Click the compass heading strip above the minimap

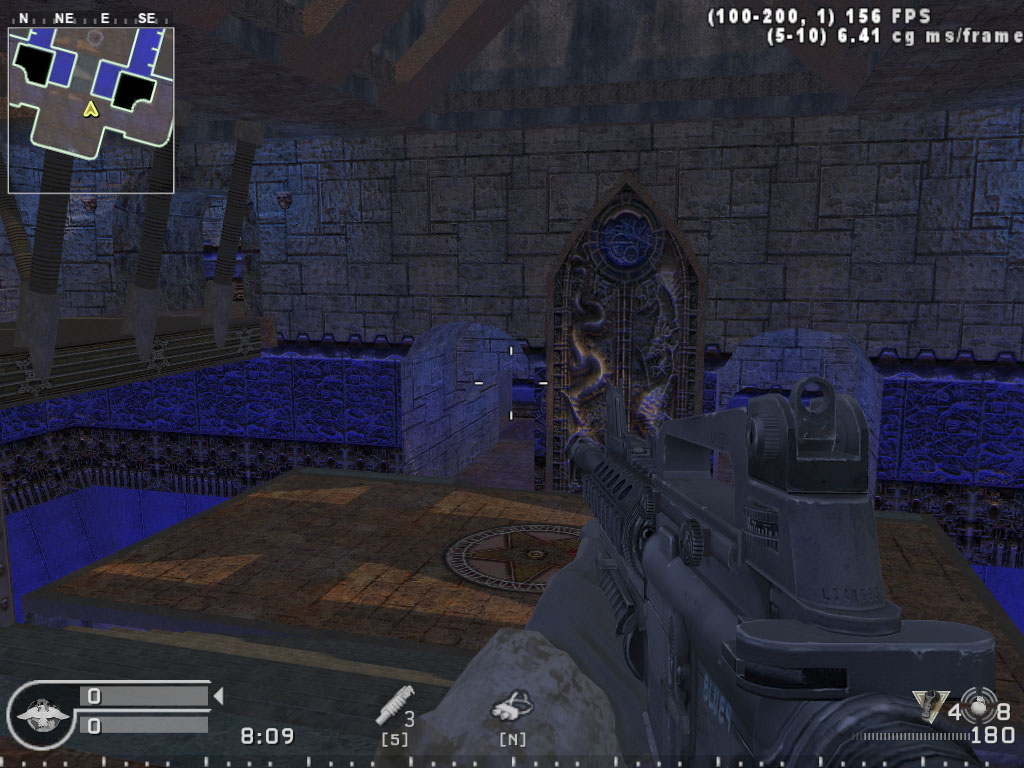tap(91, 18)
